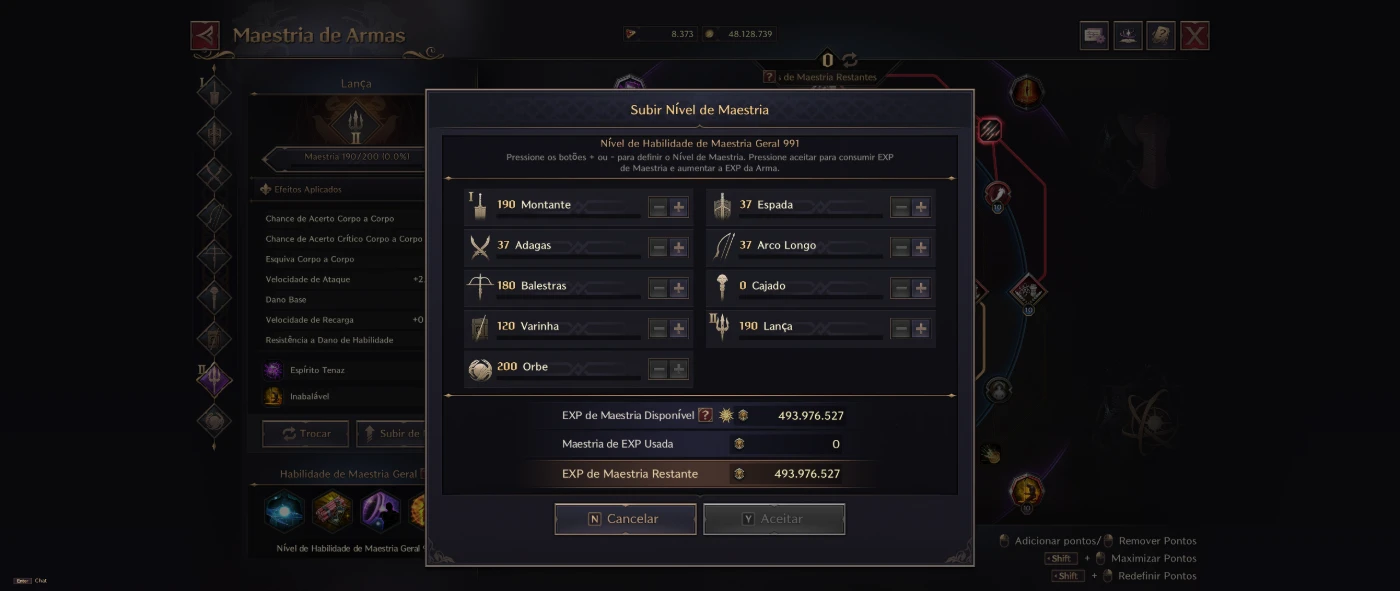Cancel the mastery level dialog
Viewport: 1400px width, 591px height.
click(625, 519)
